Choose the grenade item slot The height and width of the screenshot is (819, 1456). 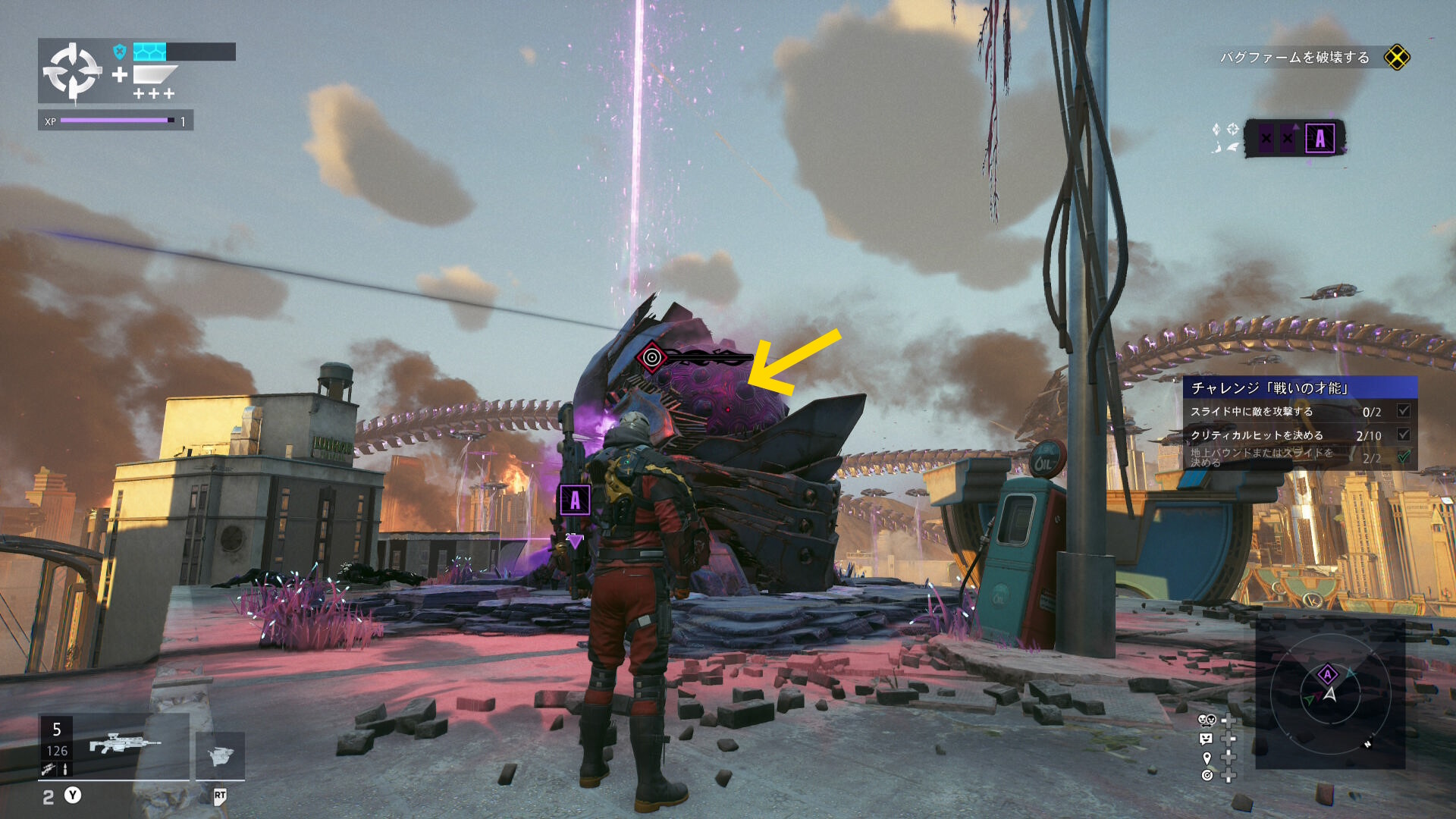(x=220, y=755)
